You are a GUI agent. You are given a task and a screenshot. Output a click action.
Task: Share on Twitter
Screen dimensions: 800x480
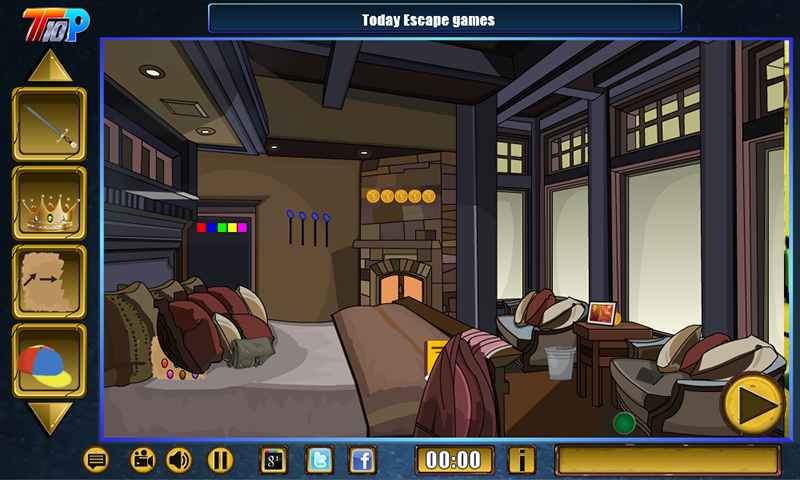319,460
